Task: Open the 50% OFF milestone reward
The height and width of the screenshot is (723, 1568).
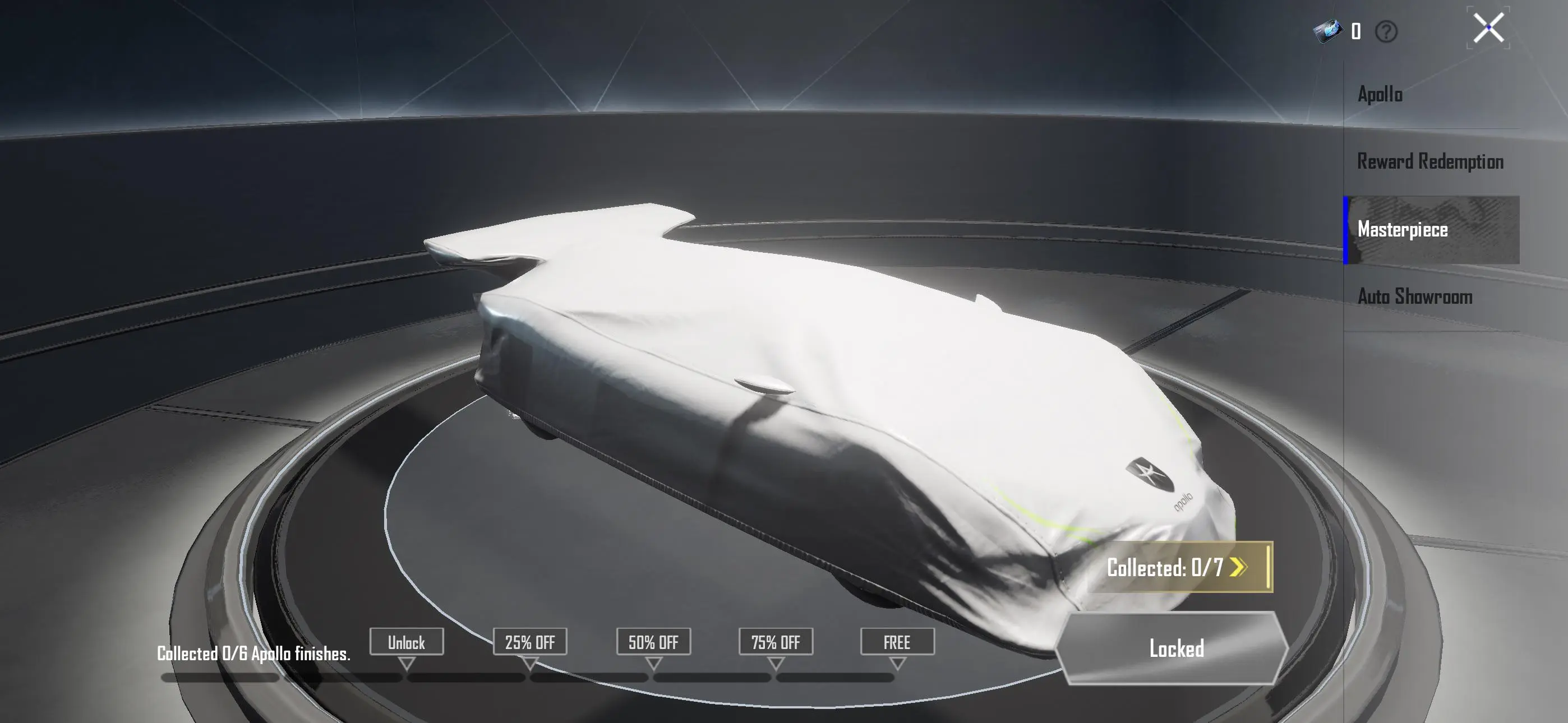Action: tap(653, 642)
